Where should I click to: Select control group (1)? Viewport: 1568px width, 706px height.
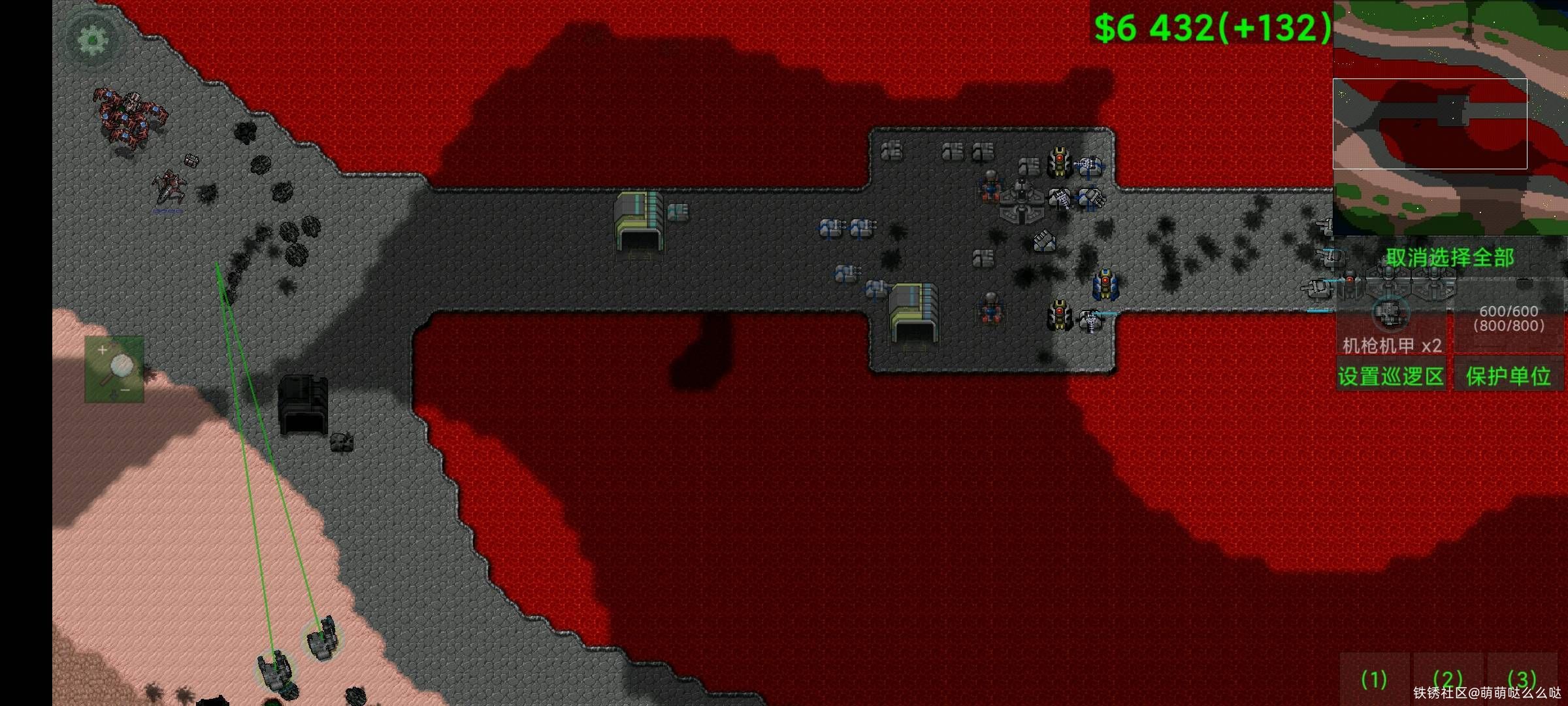click(x=1373, y=680)
